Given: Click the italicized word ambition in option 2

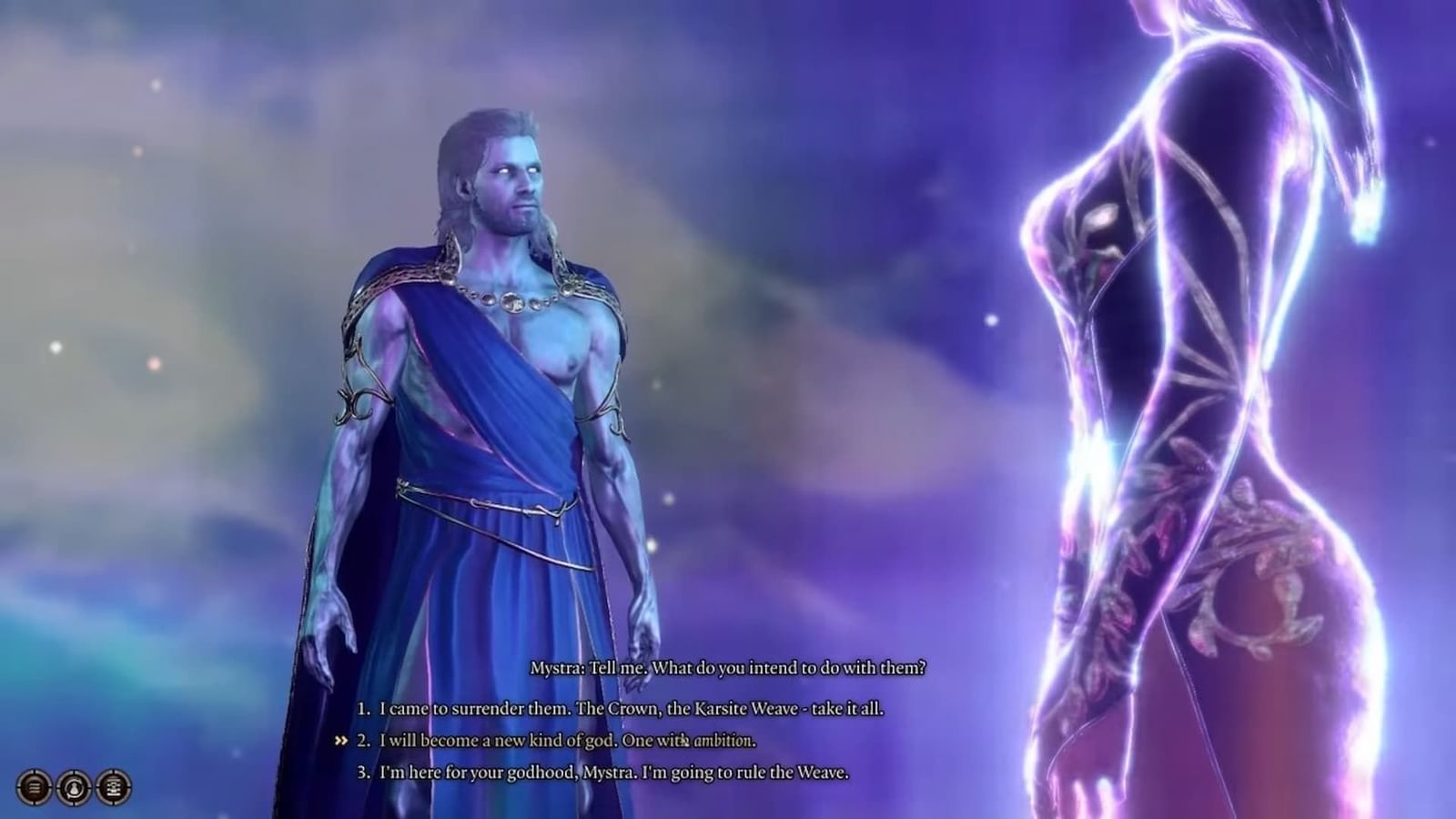Looking at the screenshot, I should pyautogui.click(x=723, y=742).
